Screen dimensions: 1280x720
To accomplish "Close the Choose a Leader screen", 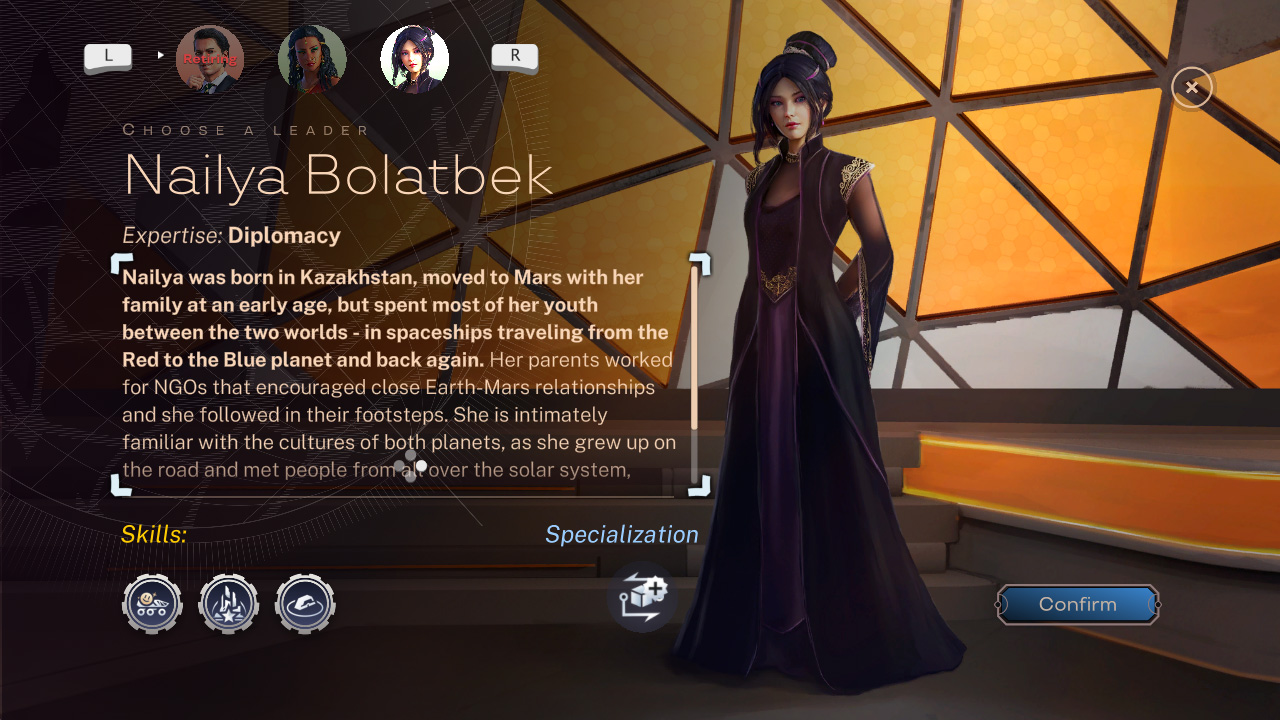I will 1191,88.
